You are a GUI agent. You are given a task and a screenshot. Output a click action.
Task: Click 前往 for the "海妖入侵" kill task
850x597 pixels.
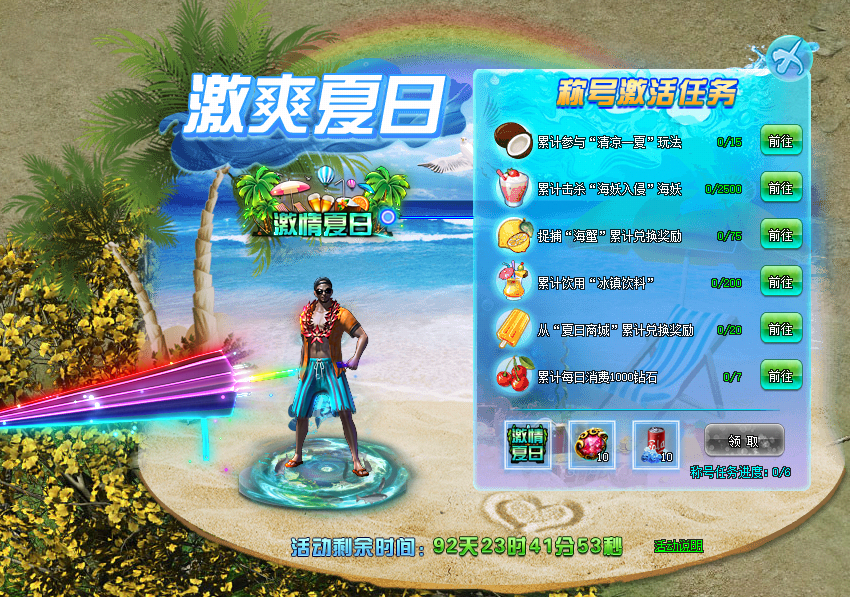point(780,188)
